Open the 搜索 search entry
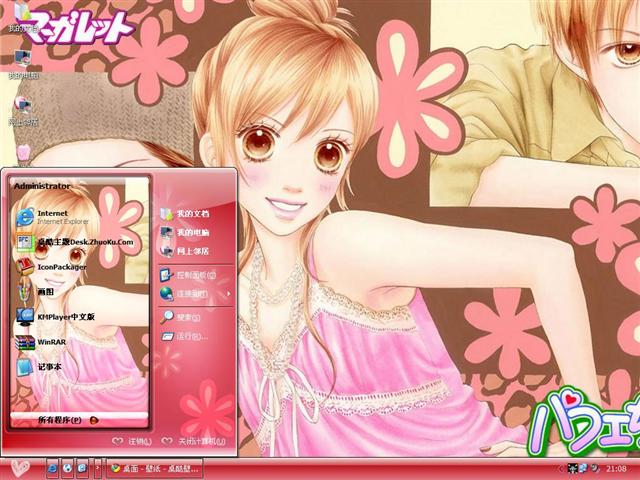Screen dimensions: 640x480 point(188,317)
